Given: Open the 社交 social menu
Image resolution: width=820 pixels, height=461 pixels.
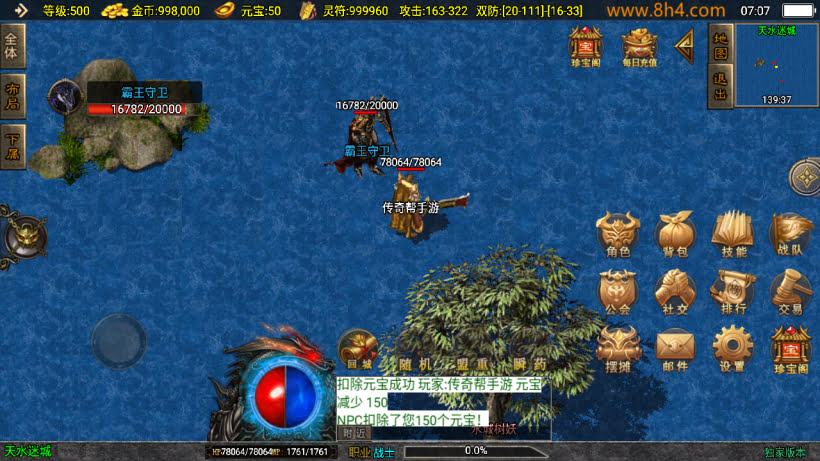Looking at the screenshot, I should click(675, 292).
